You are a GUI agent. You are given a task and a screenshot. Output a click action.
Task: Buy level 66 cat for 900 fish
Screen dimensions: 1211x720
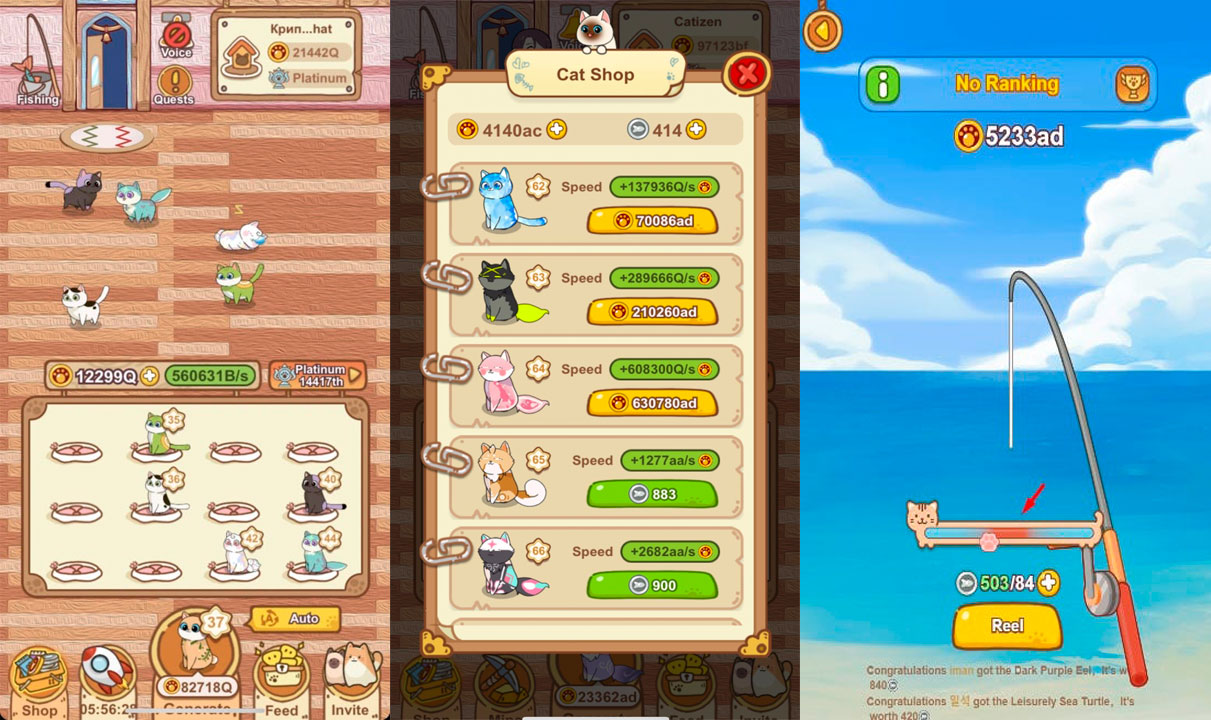652,585
